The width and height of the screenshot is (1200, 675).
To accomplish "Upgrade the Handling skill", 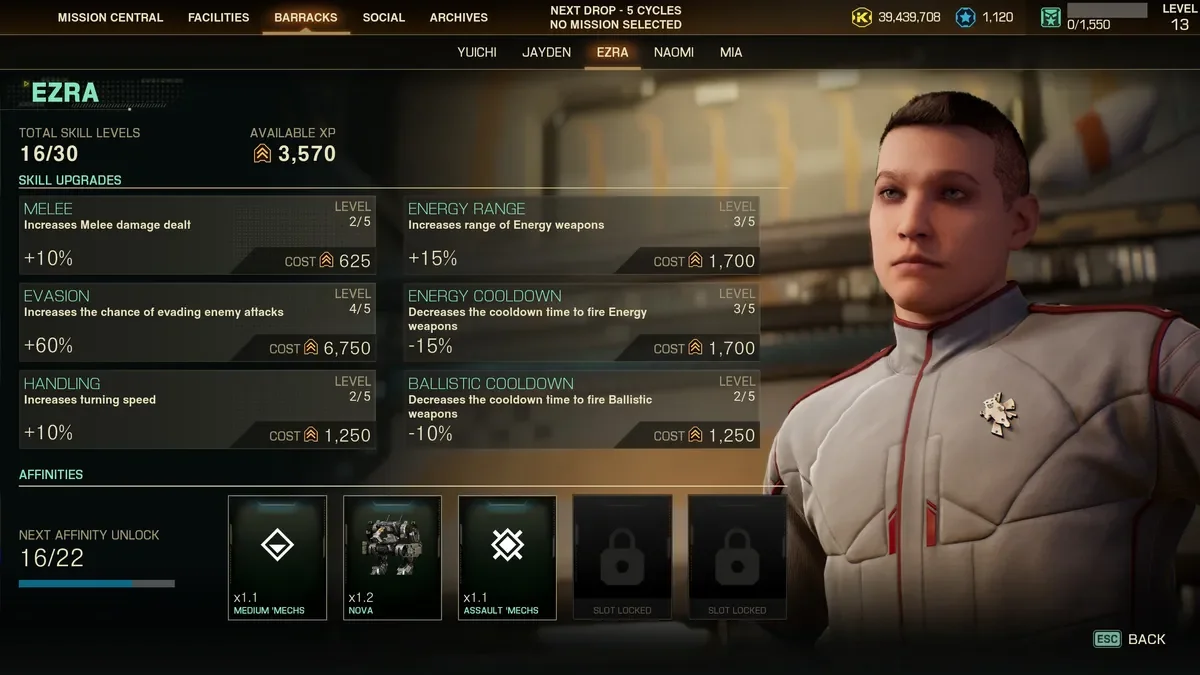I will click(x=198, y=411).
